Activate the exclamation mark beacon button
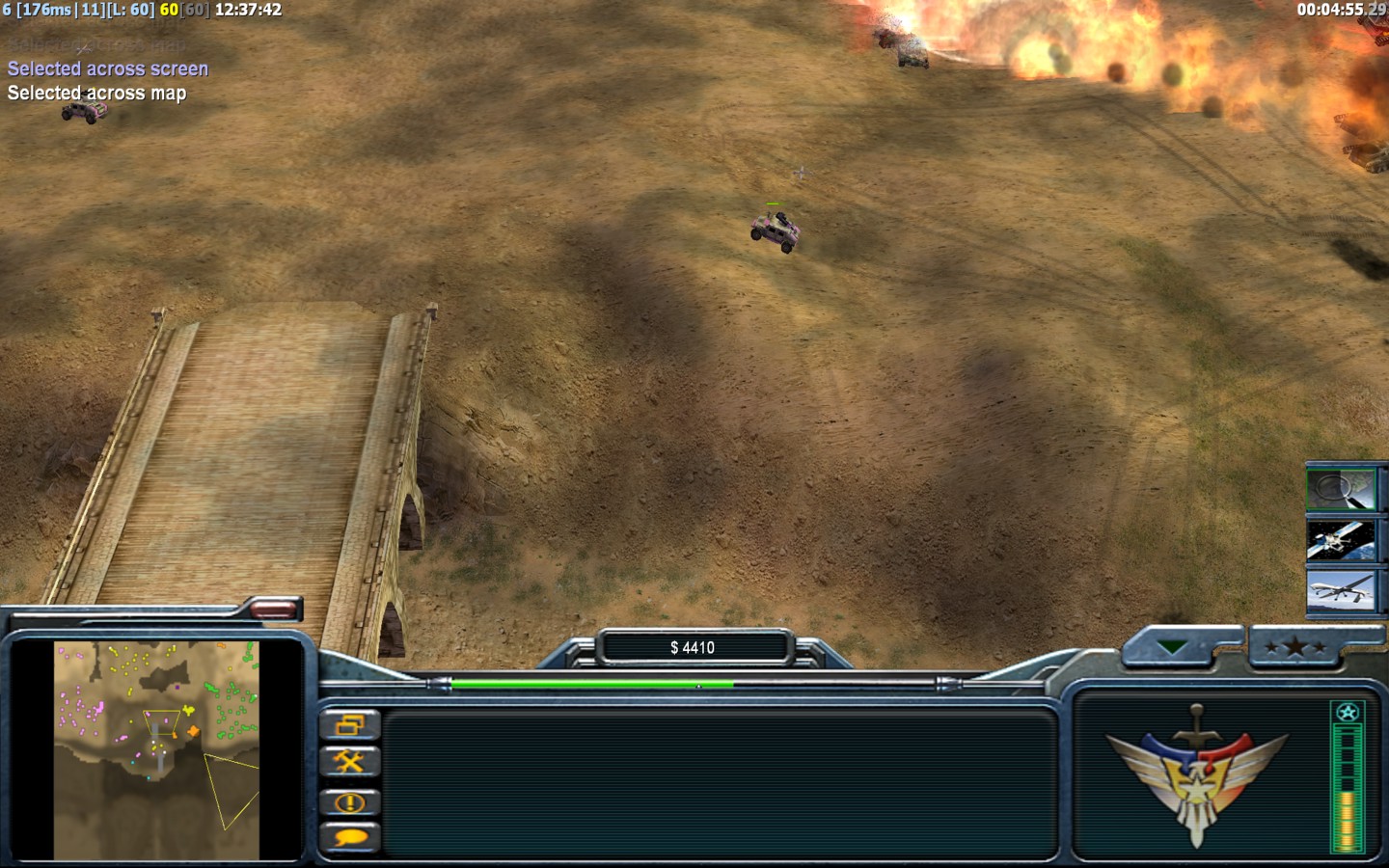This screenshot has width=1389, height=868. coord(349,801)
